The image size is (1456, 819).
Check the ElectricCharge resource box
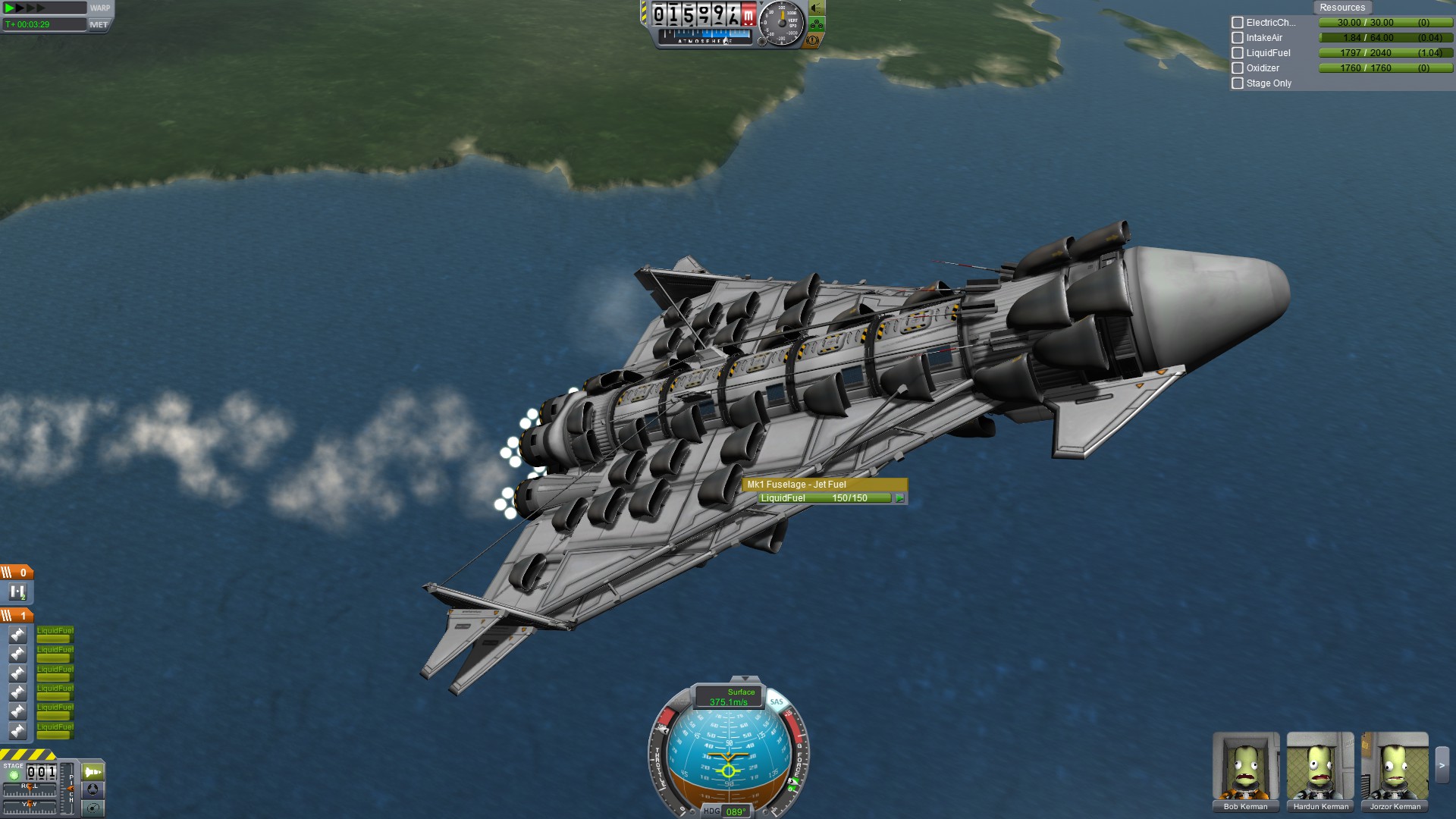coord(1238,23)
